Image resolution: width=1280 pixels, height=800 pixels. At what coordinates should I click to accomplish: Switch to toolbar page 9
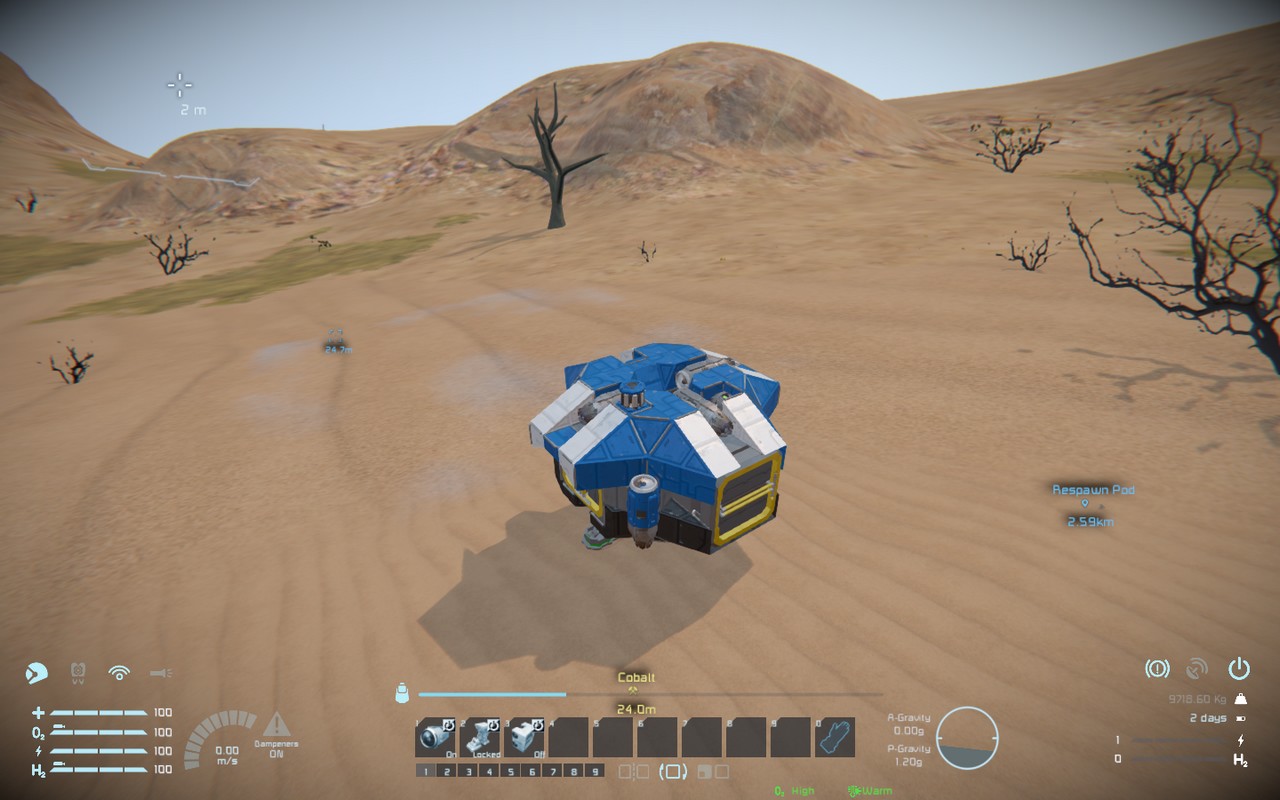[595, 771]
